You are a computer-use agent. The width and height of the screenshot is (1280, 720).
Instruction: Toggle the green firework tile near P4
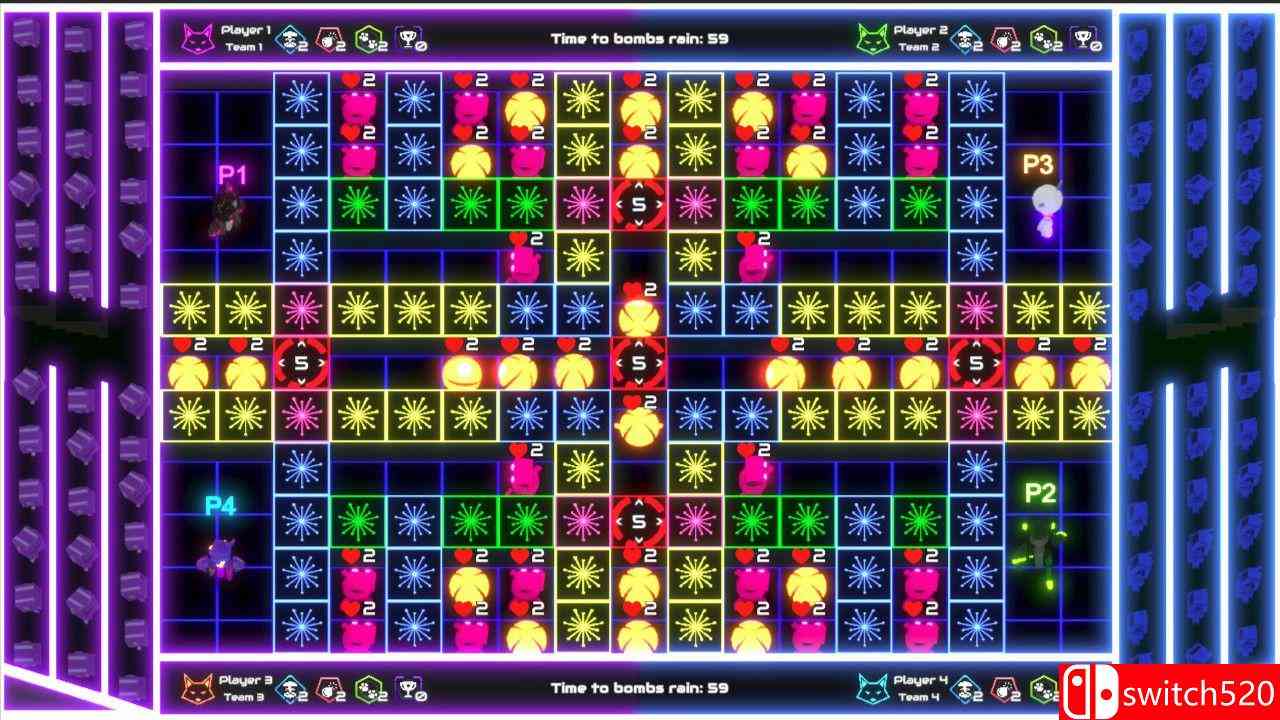point(358,519)
